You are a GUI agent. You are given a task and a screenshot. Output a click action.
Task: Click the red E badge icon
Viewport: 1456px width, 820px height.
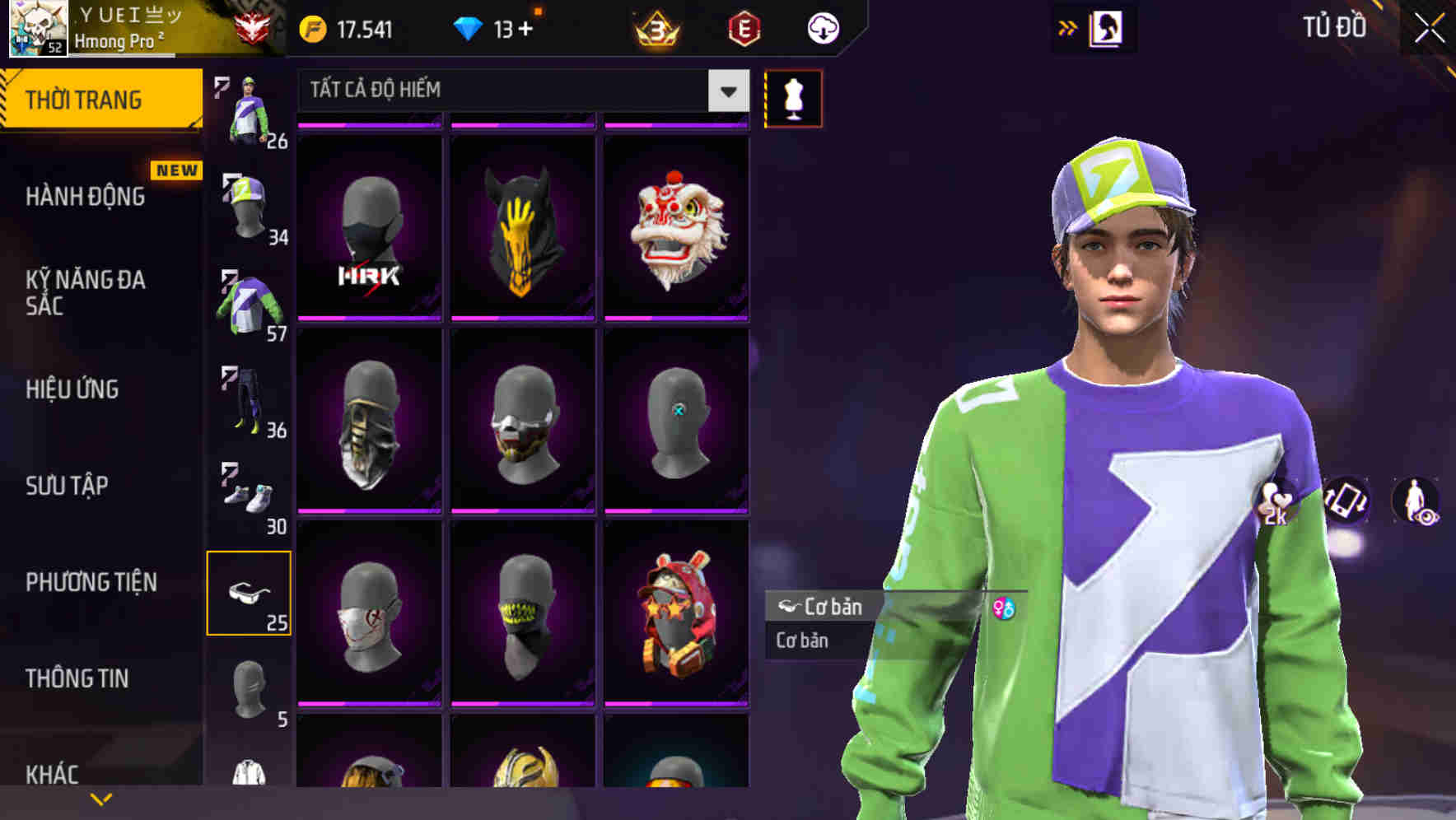tap(744, 27)
